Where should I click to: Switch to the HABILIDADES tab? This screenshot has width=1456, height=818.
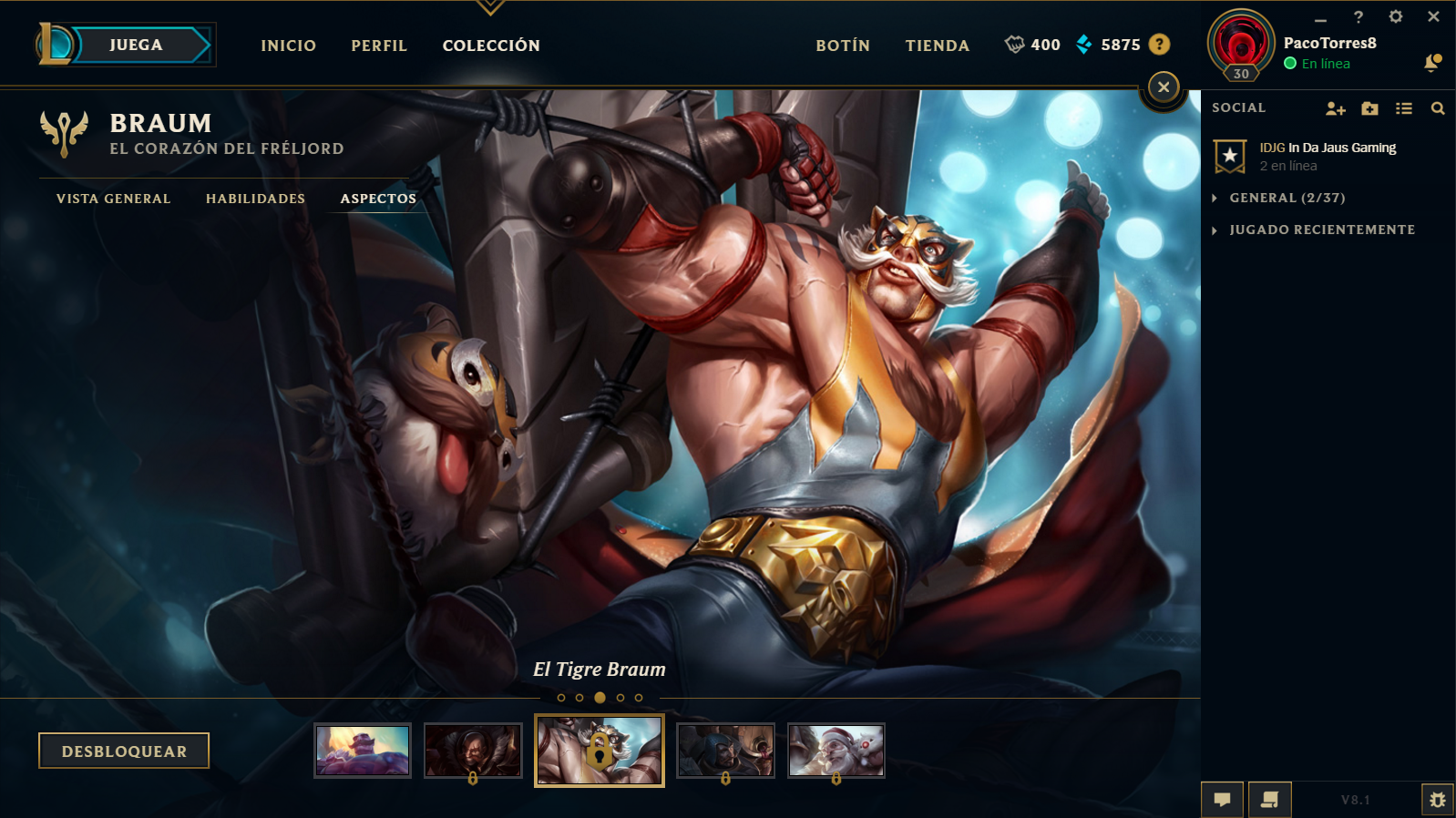255,198
